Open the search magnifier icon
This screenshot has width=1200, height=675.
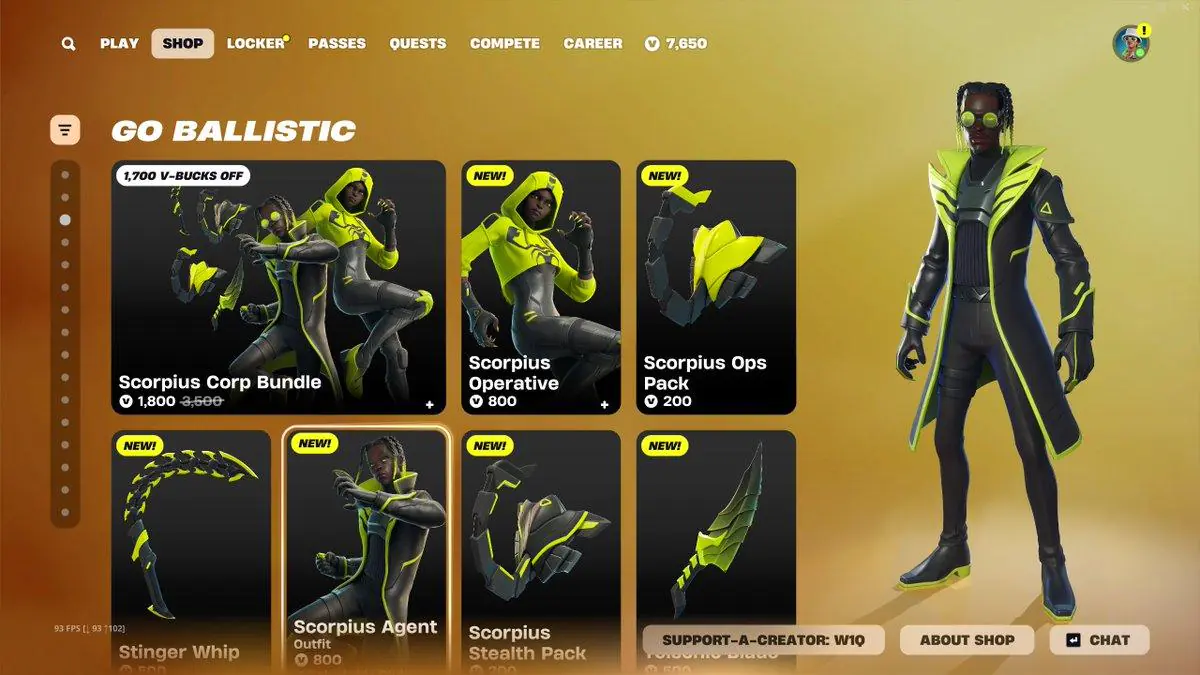tap(68, 44)
